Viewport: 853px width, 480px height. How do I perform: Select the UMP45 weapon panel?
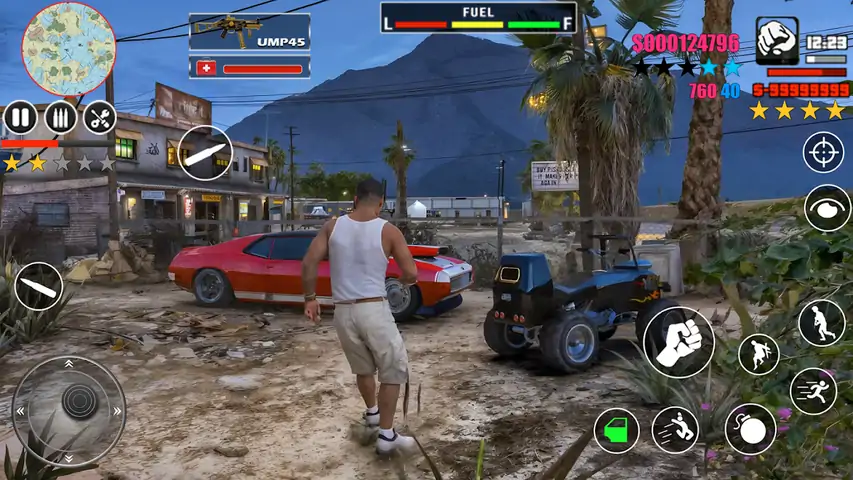(x=249, y=31)
